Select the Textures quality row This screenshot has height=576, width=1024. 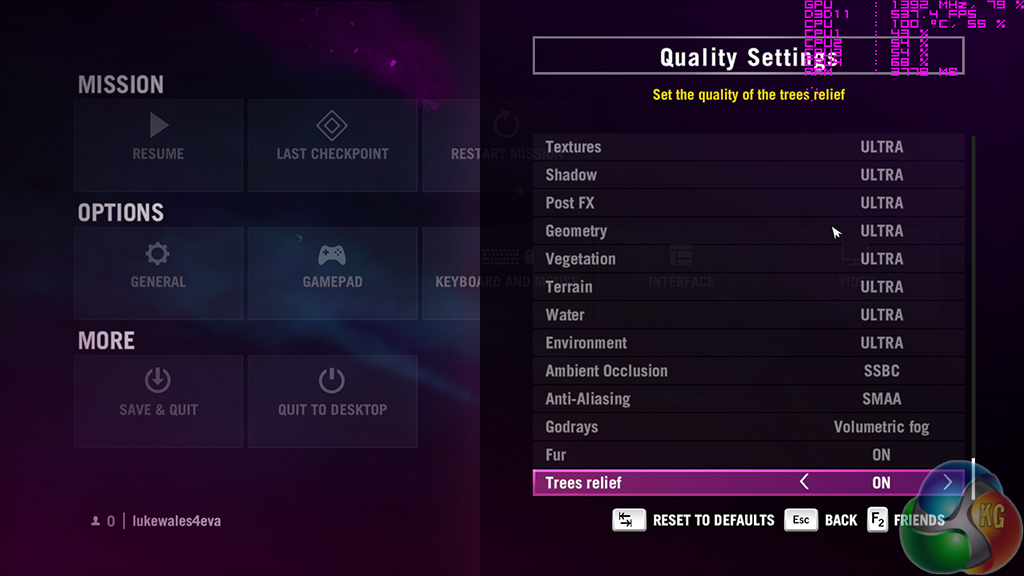click(748, 147)
